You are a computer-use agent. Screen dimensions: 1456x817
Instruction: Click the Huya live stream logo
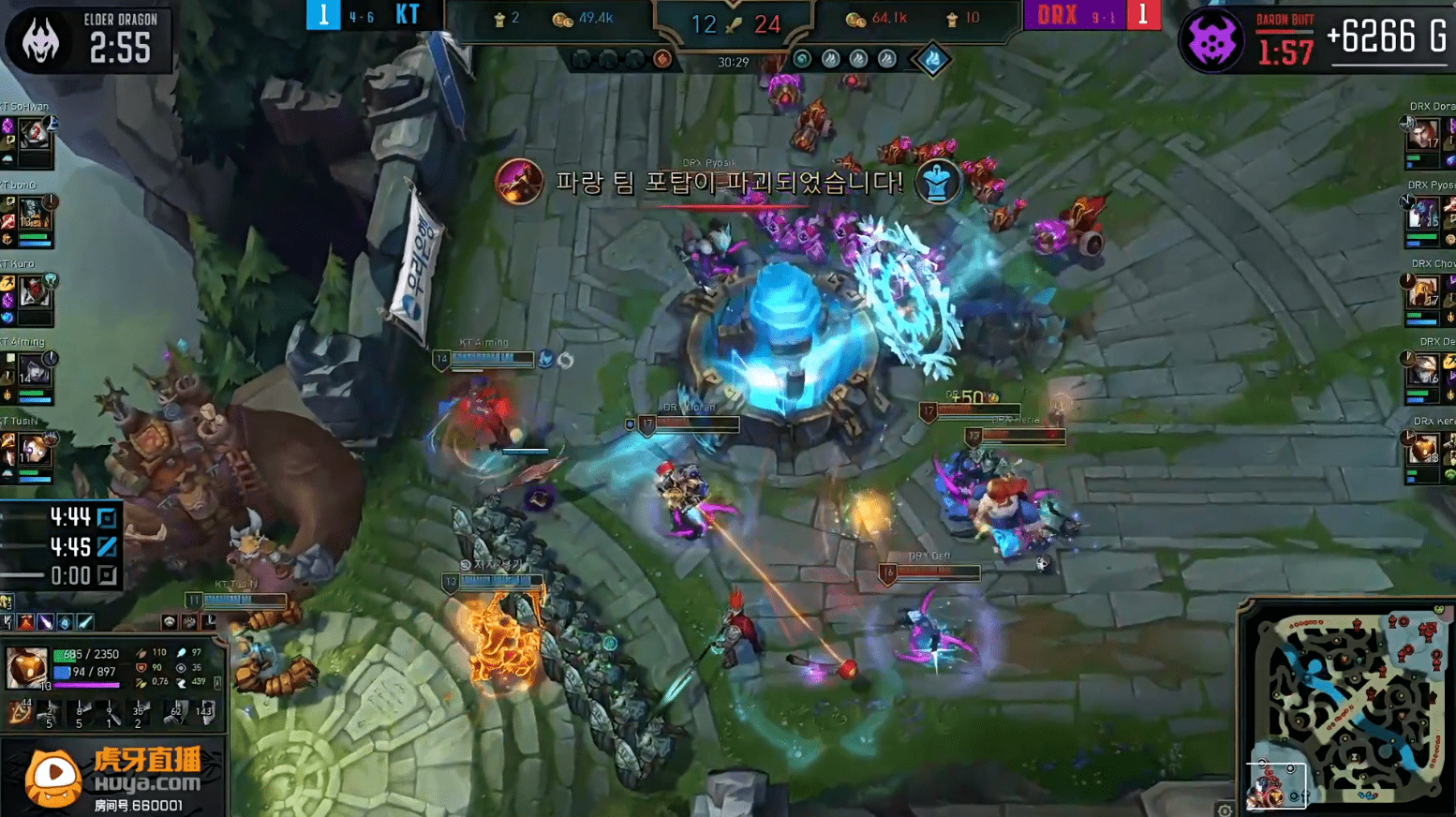(x=54, y=777)
